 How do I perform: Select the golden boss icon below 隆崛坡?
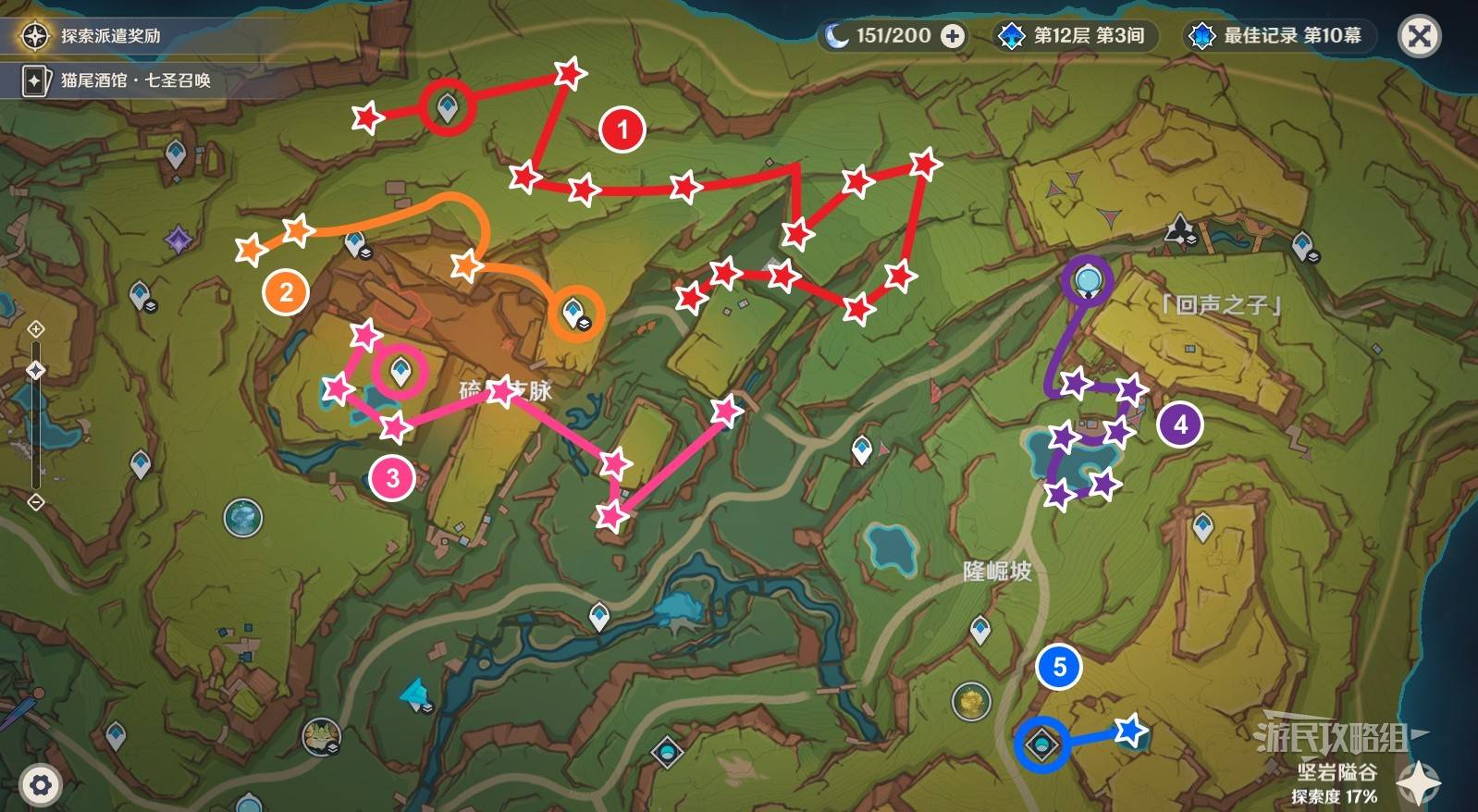tap(970, 700)
